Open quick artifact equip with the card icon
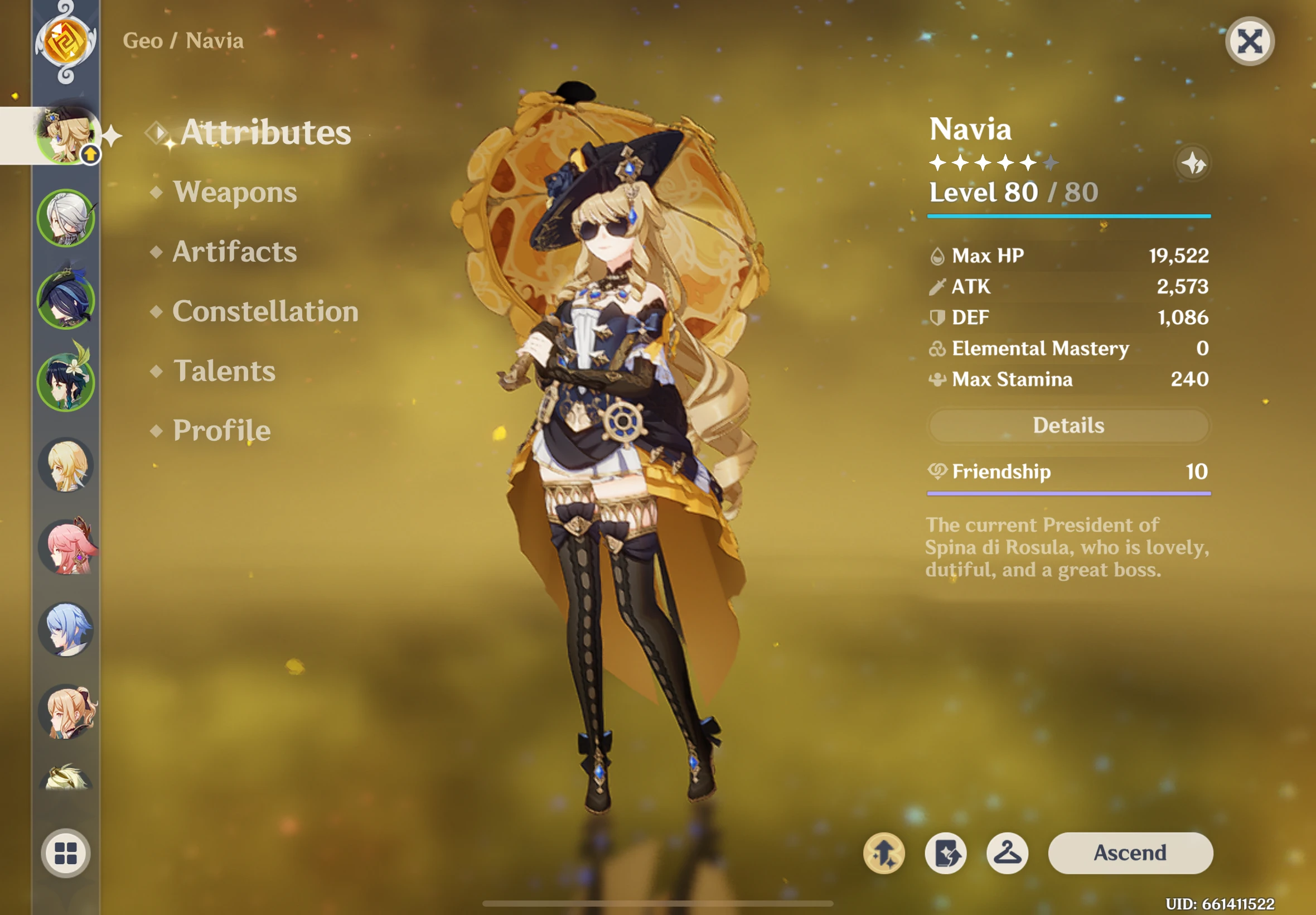The height and width of the screenshot is (915, 1316). pyautogui.click(x=946, y=853)
